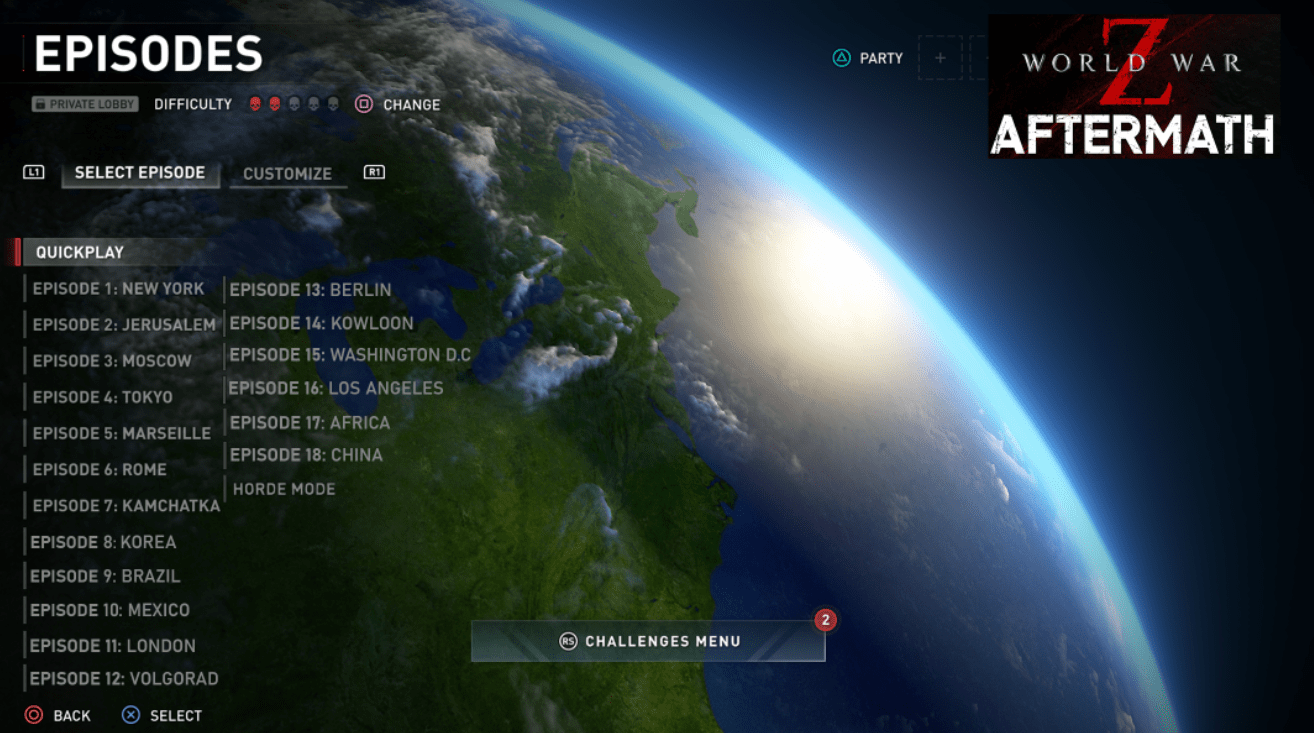Select Episode 9: Brazil
Image resolution: width=1314 pixels, height=733 pixels.
[105, 577]
